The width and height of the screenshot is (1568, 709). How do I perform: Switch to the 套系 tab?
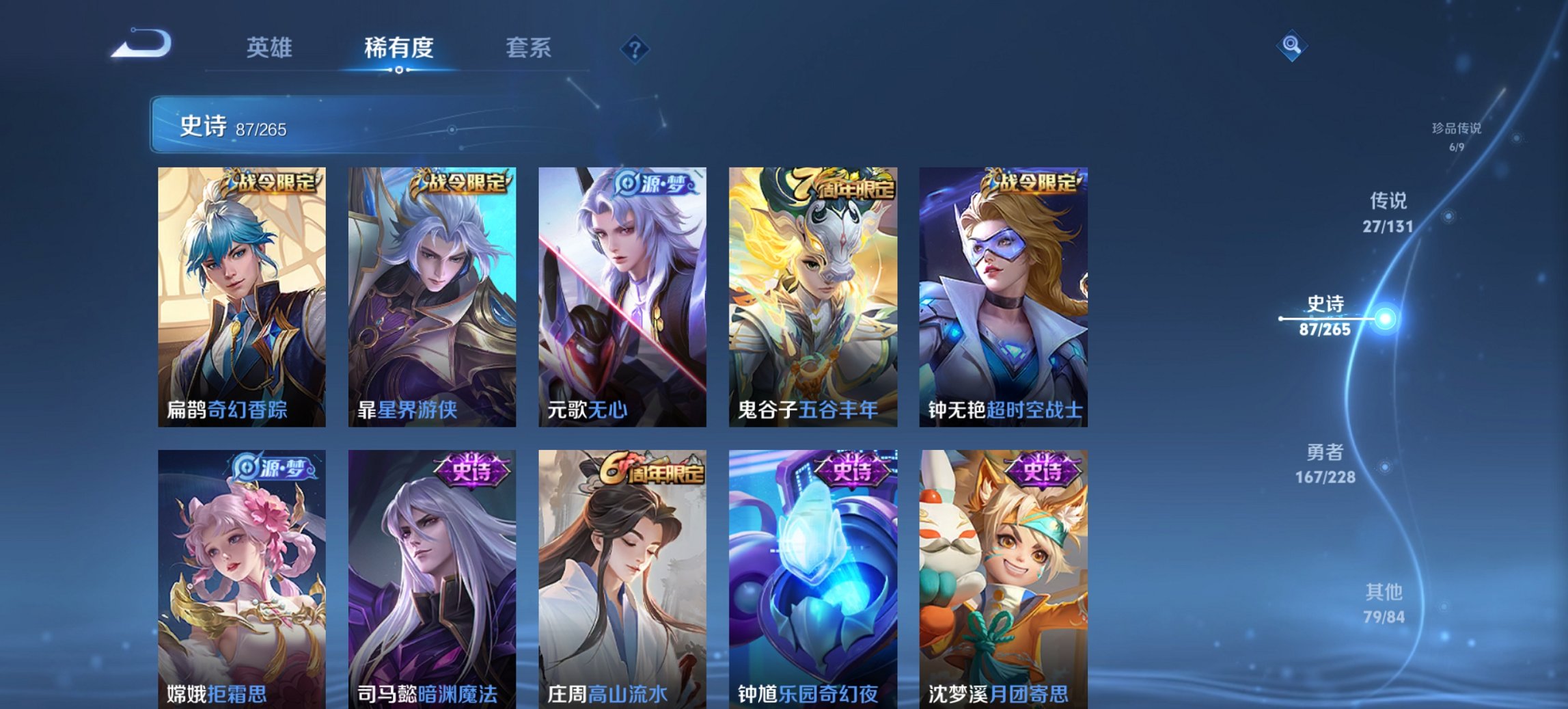[529, 48]
